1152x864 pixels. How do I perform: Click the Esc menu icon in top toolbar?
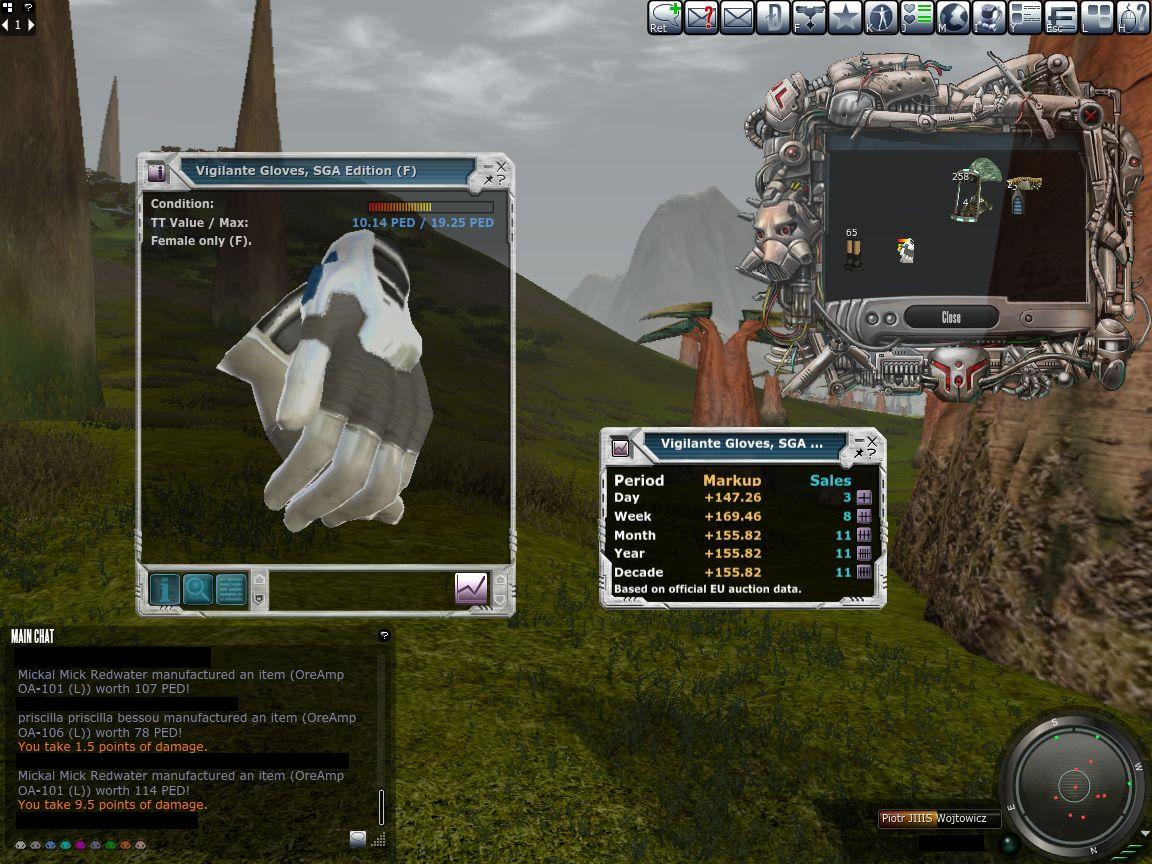pos(1061,17)
